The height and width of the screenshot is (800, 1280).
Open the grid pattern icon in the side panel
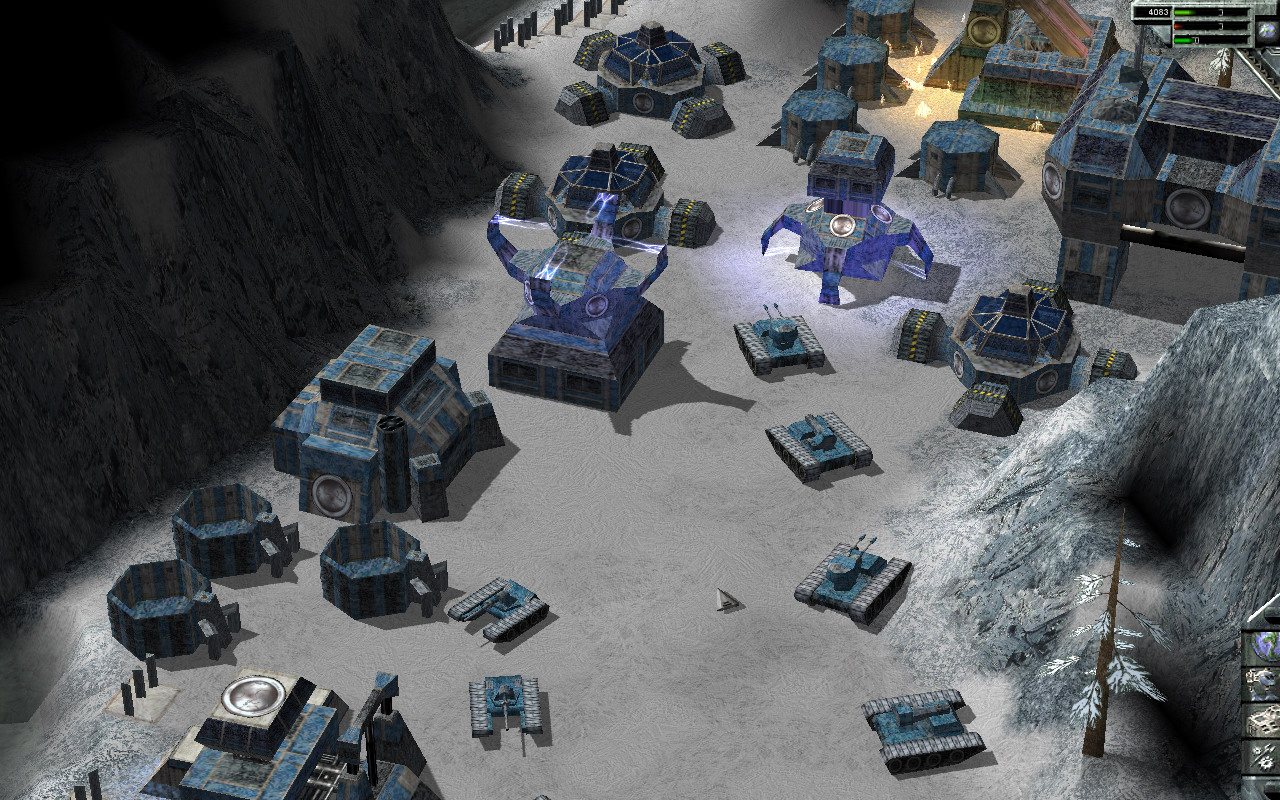pos(1263,720)
